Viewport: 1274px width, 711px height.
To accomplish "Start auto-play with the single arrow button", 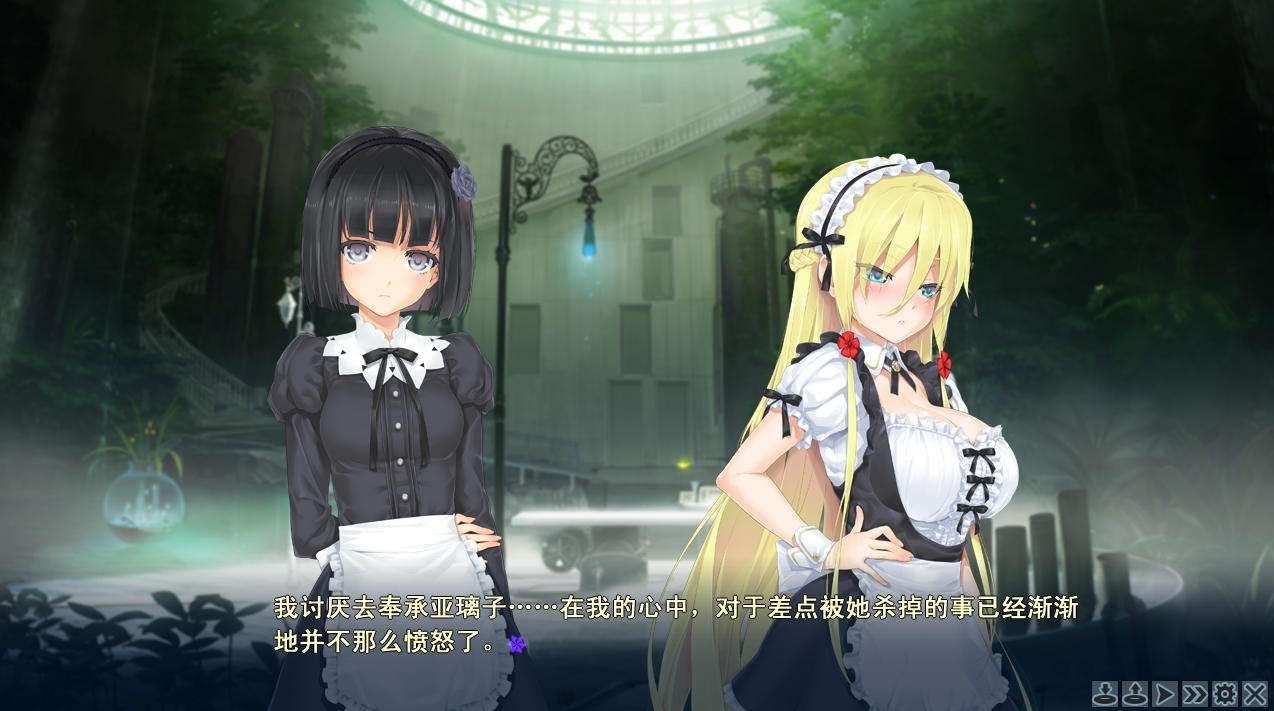I will pos(1164,693).
